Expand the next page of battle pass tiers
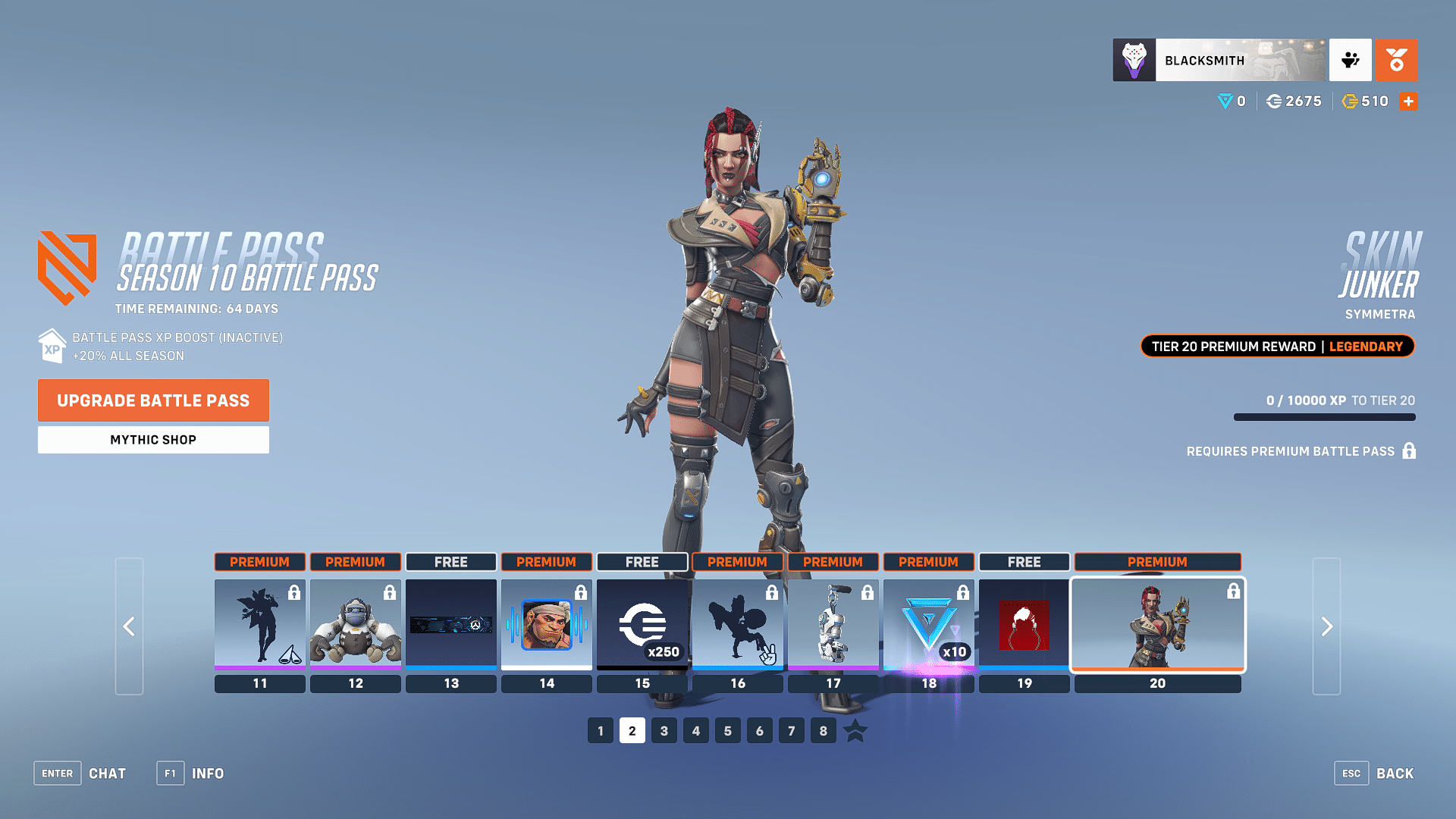 click(1326, 627)
